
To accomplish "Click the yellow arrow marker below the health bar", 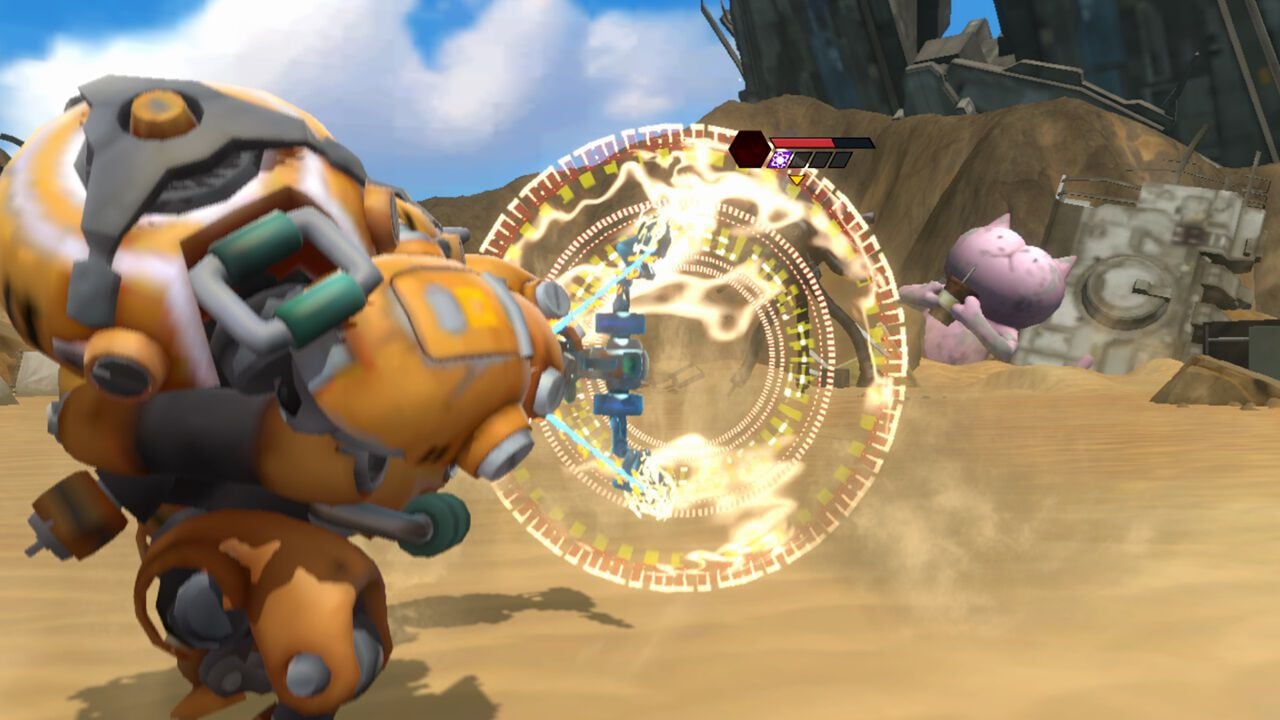I will [797, 179].
